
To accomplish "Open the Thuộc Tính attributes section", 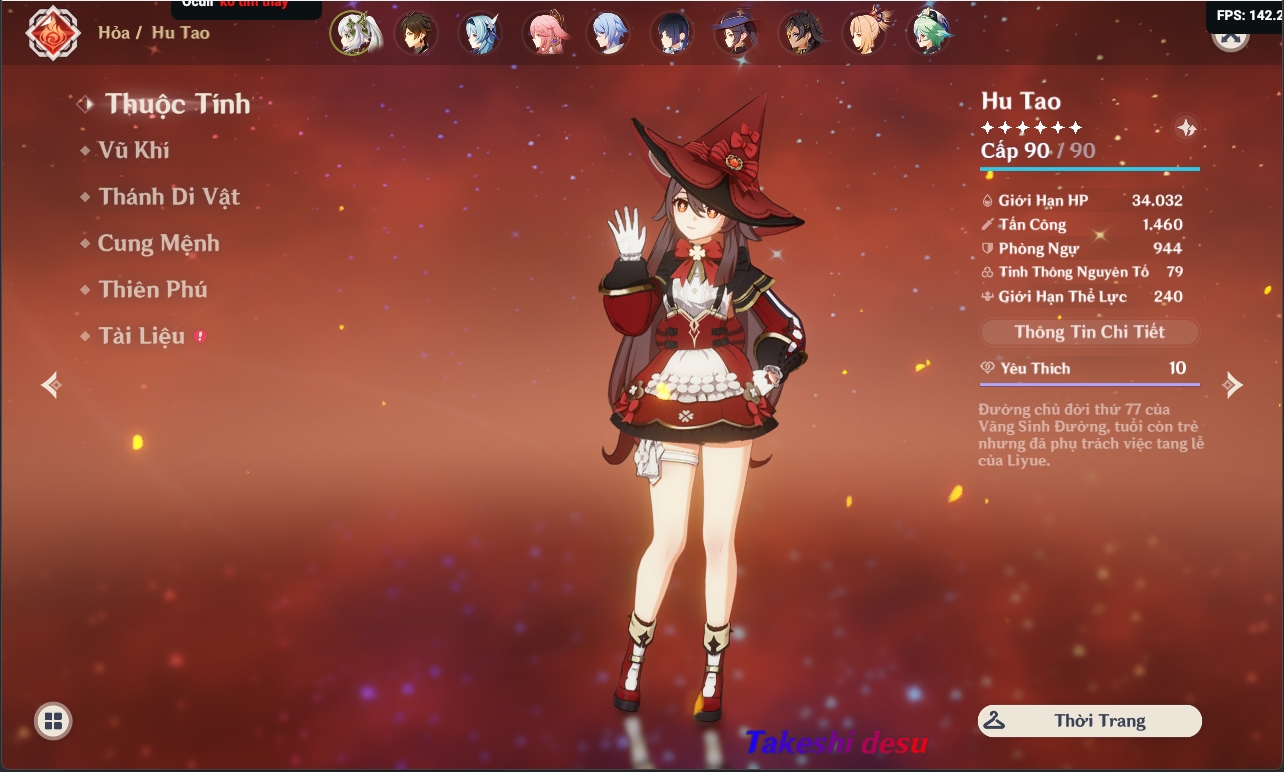I will (x=177, y=104).
